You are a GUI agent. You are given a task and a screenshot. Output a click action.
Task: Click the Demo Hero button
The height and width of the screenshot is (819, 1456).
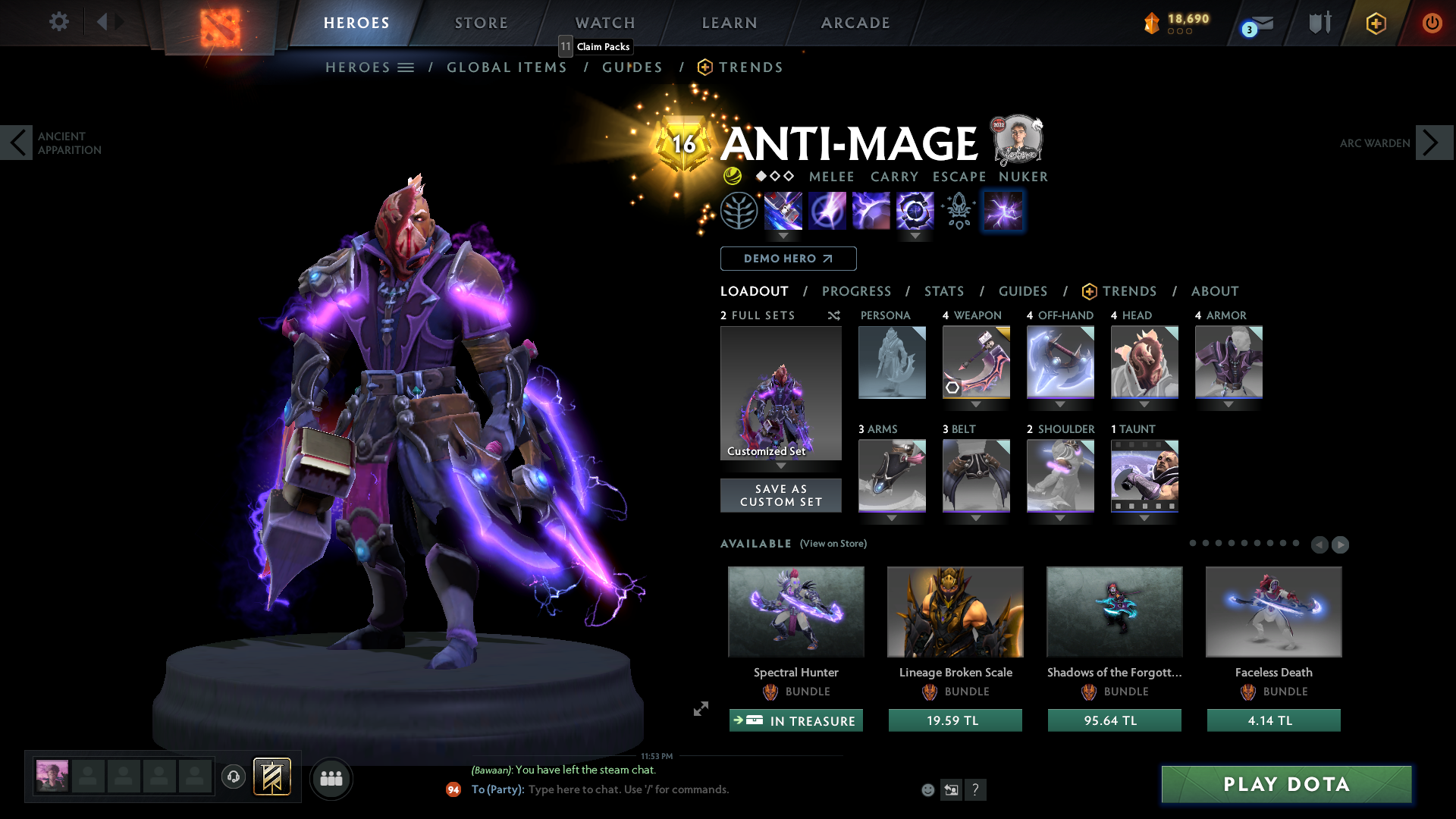(x=788, y=259)
